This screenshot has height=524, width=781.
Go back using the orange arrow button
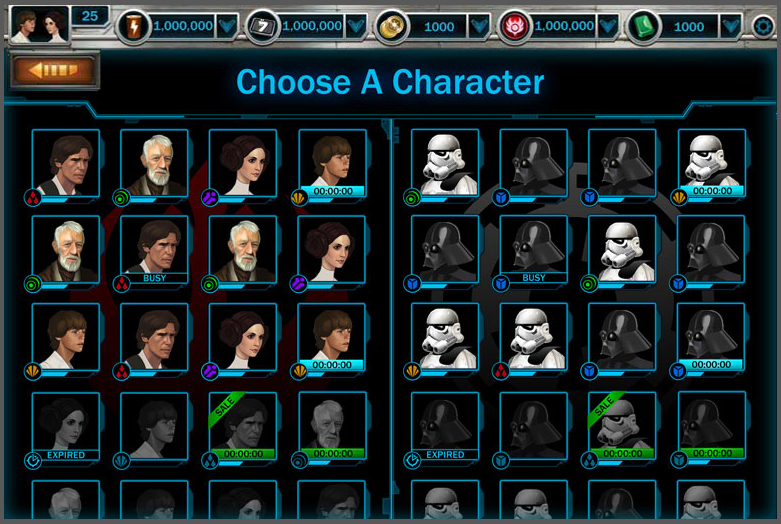(x=55, y=71)
